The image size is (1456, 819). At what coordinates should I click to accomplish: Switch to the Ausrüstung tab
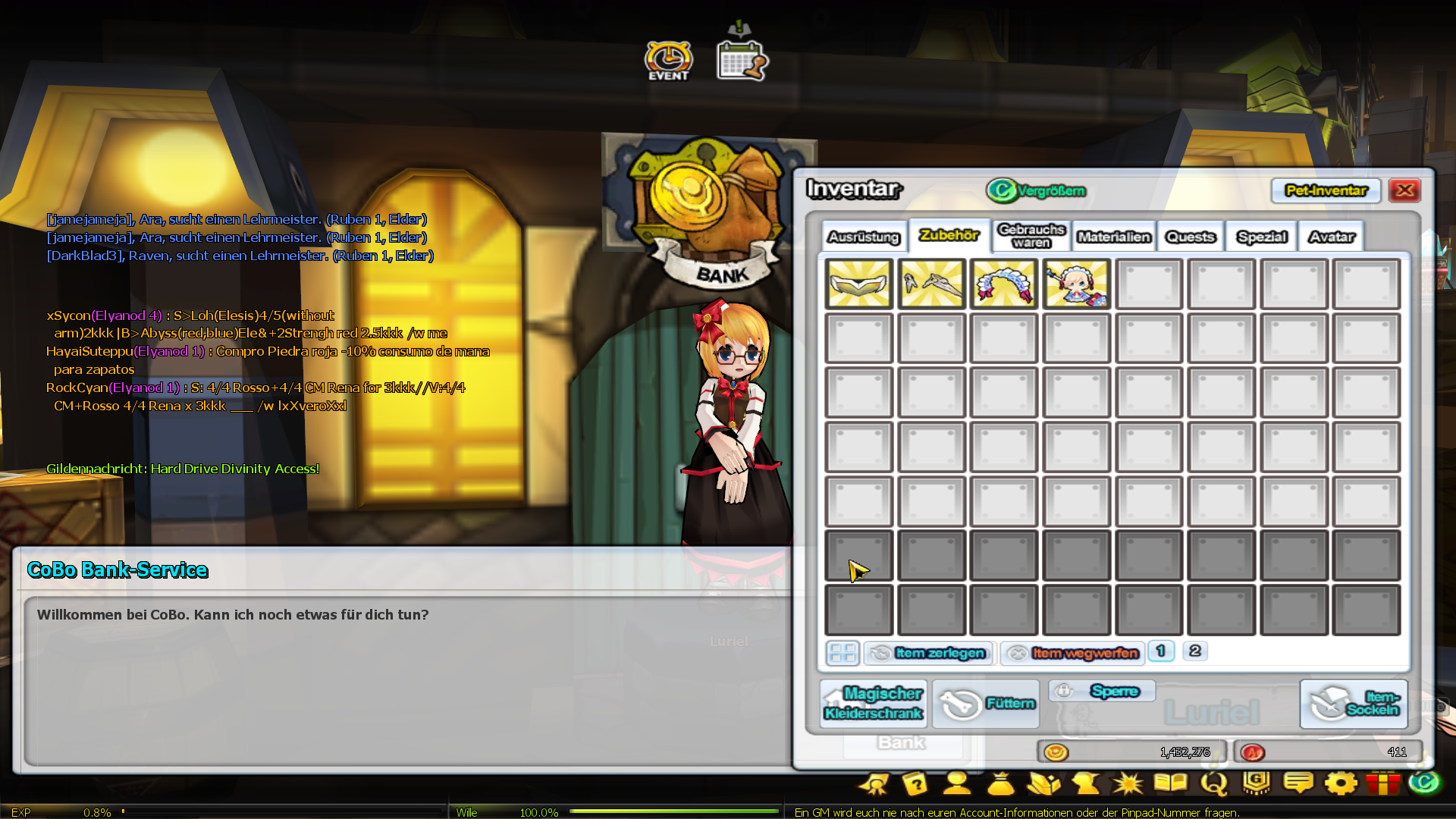(864, 237)
